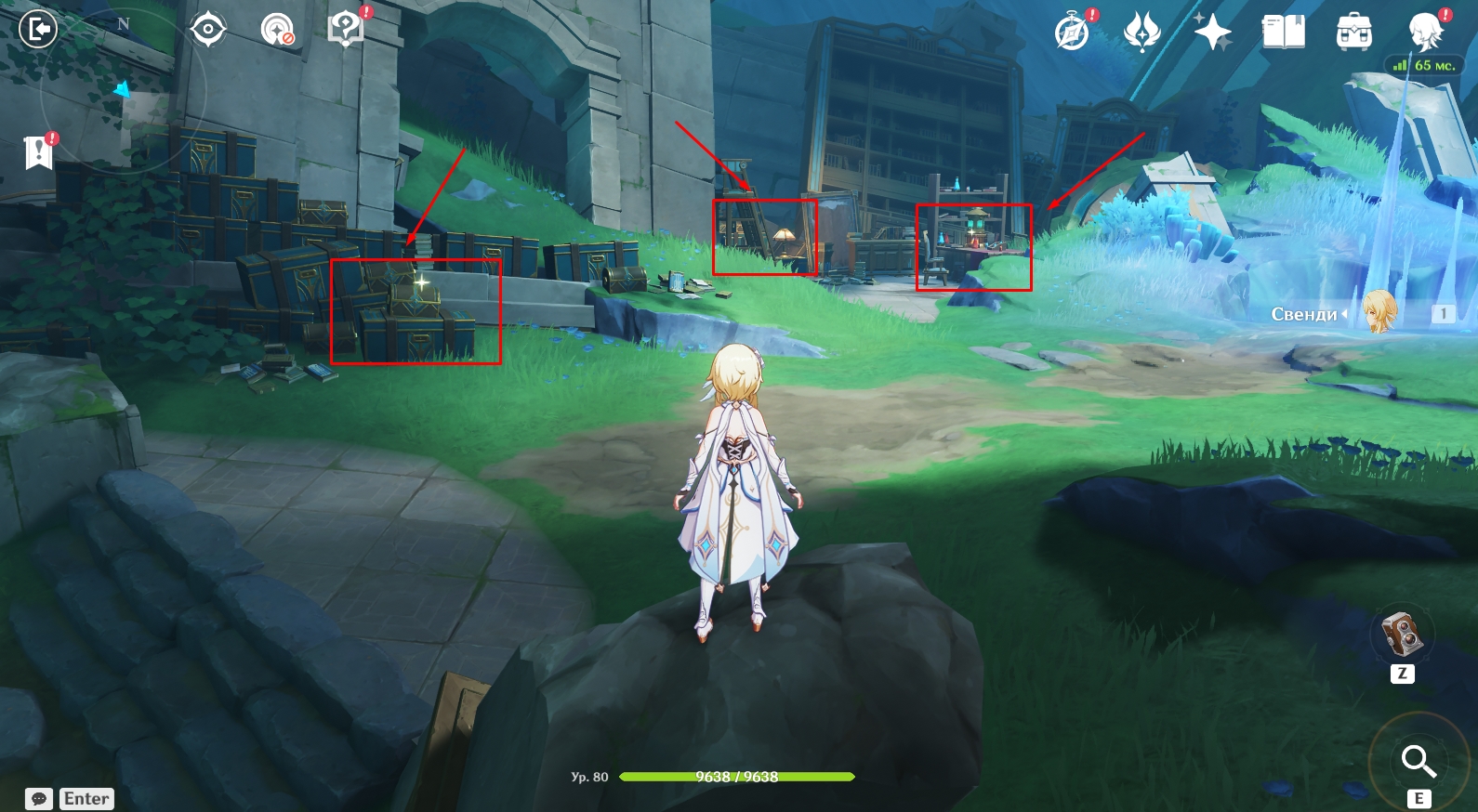Use the camera gadget icon
The height and width of the screenshot is (812, 1478).
(1402, 635)
